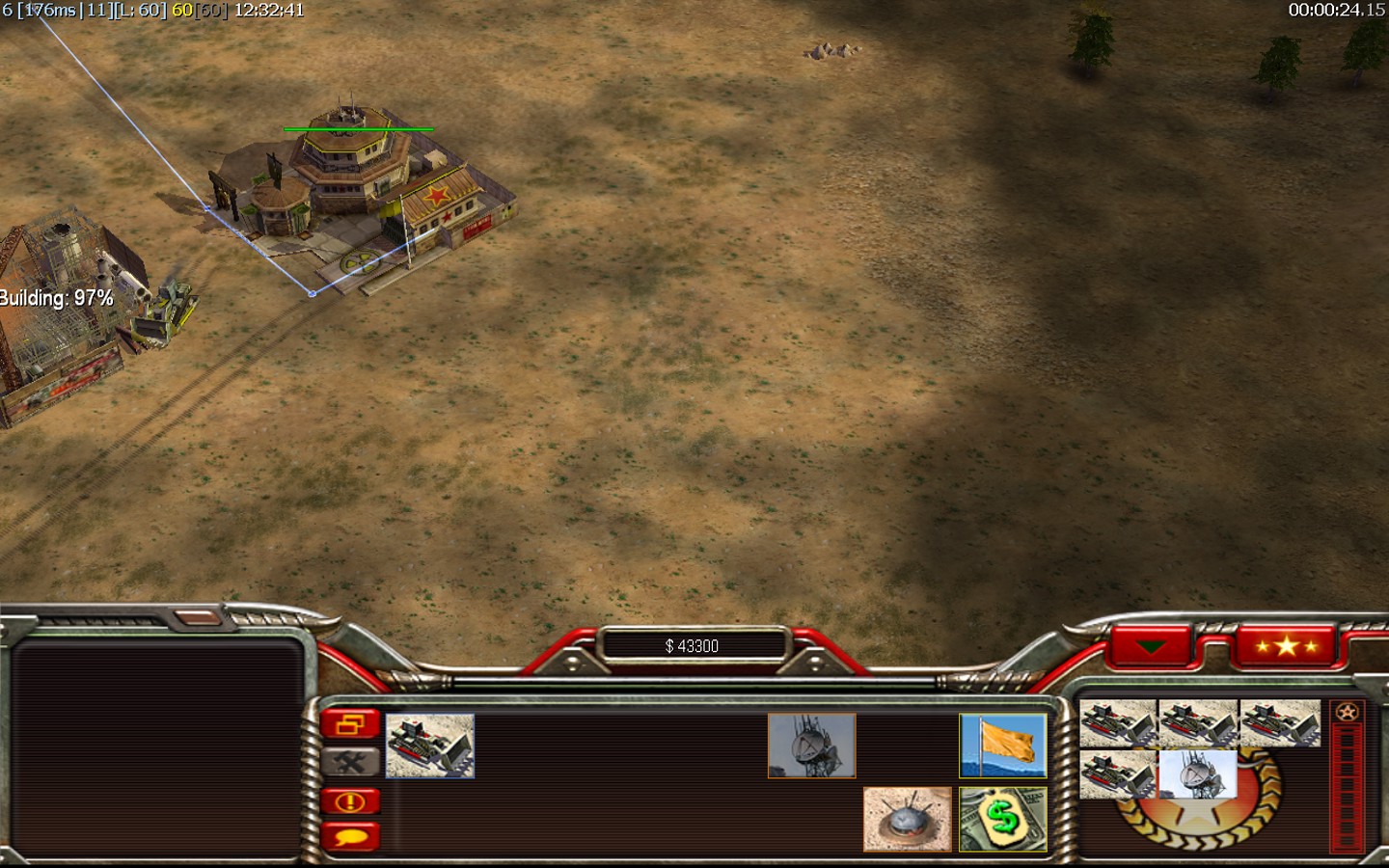This screenshot has width=1389, height=868.
Task: Open chat with the speech bubble button
Action: coord(350,836)
